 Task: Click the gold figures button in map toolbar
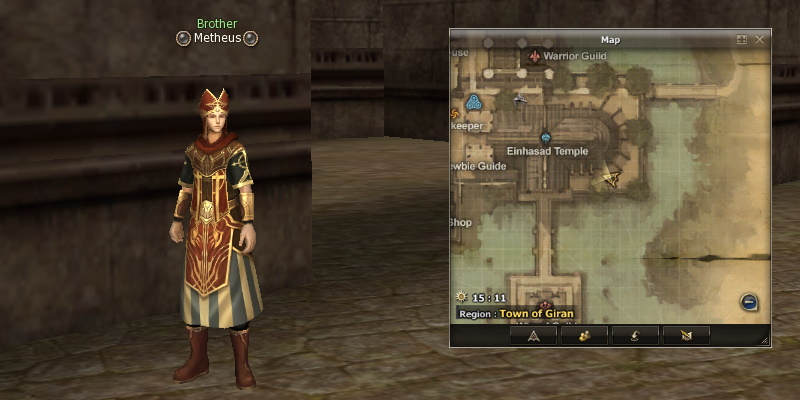[x=585, y=336]
